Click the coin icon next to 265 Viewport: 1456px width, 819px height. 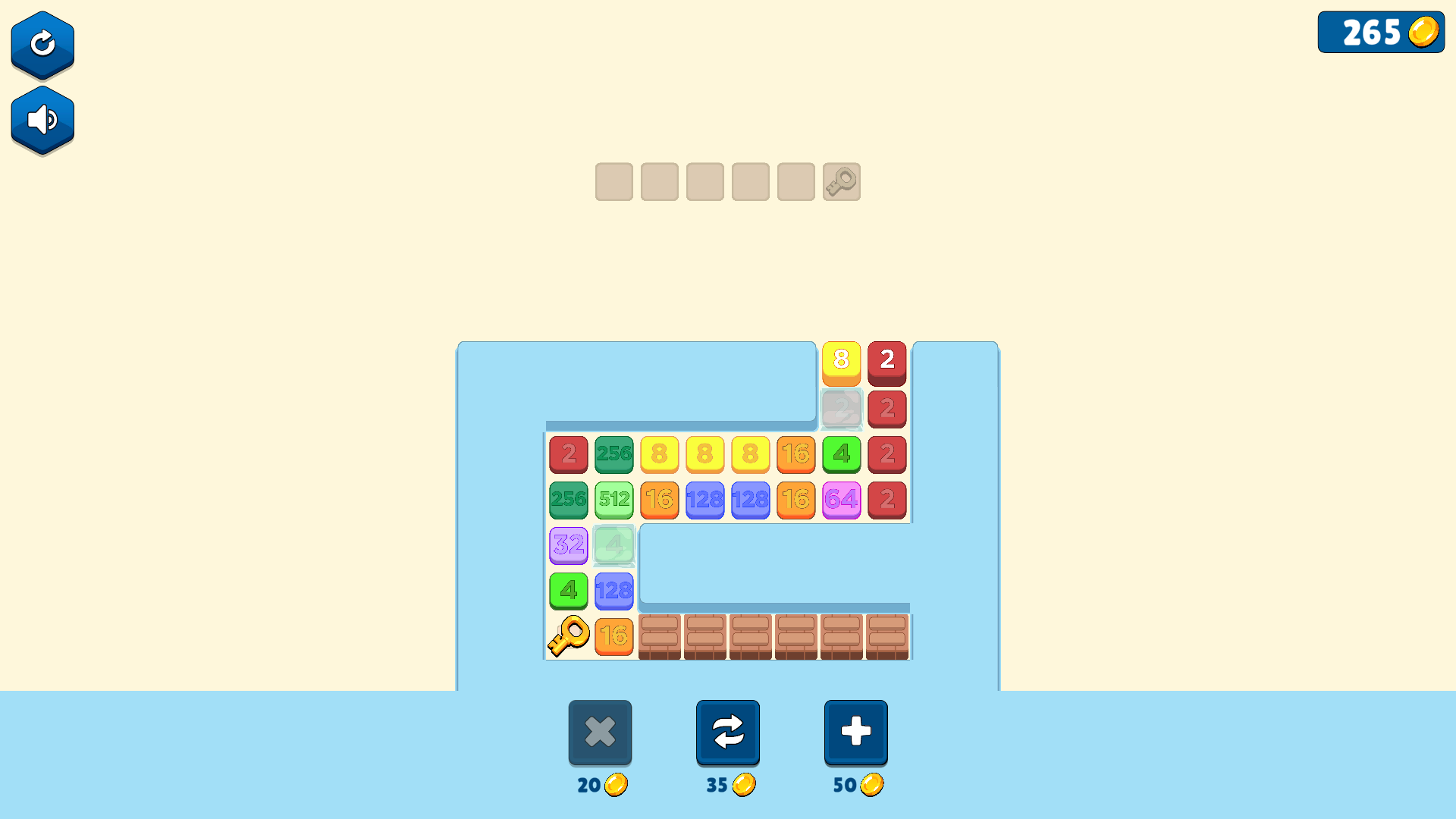pos(1423,32)
